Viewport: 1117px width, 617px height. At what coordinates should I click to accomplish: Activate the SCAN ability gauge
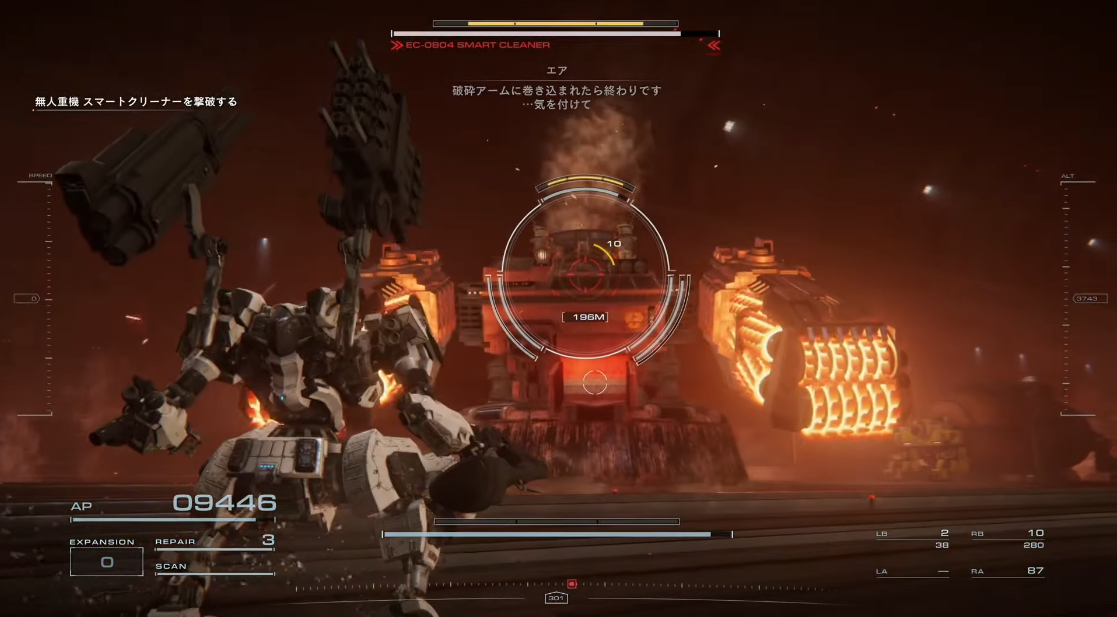pyautogui.click(x=214, y=567)
